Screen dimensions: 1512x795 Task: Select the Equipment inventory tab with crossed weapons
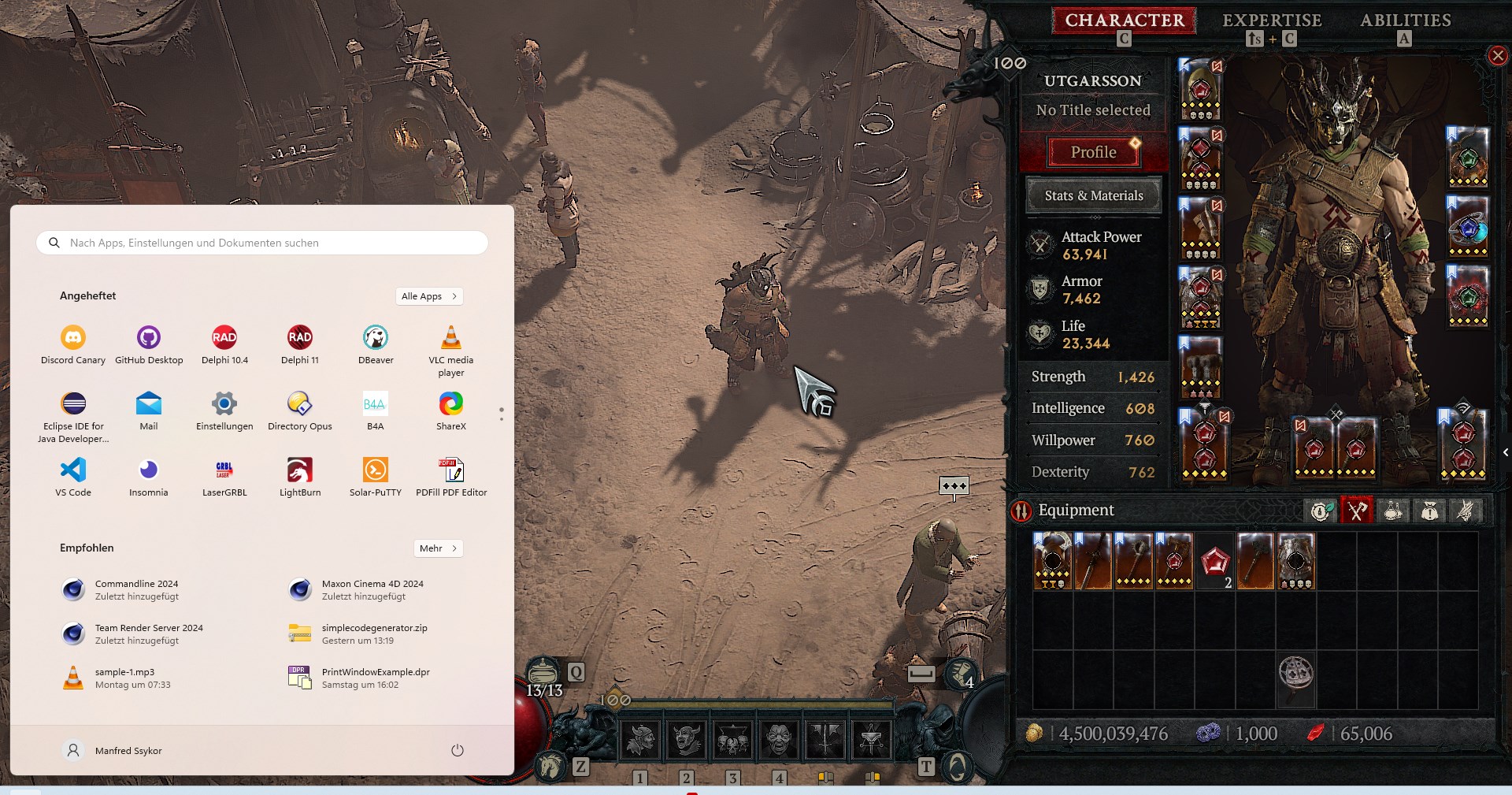click(x=1356, y=511)
